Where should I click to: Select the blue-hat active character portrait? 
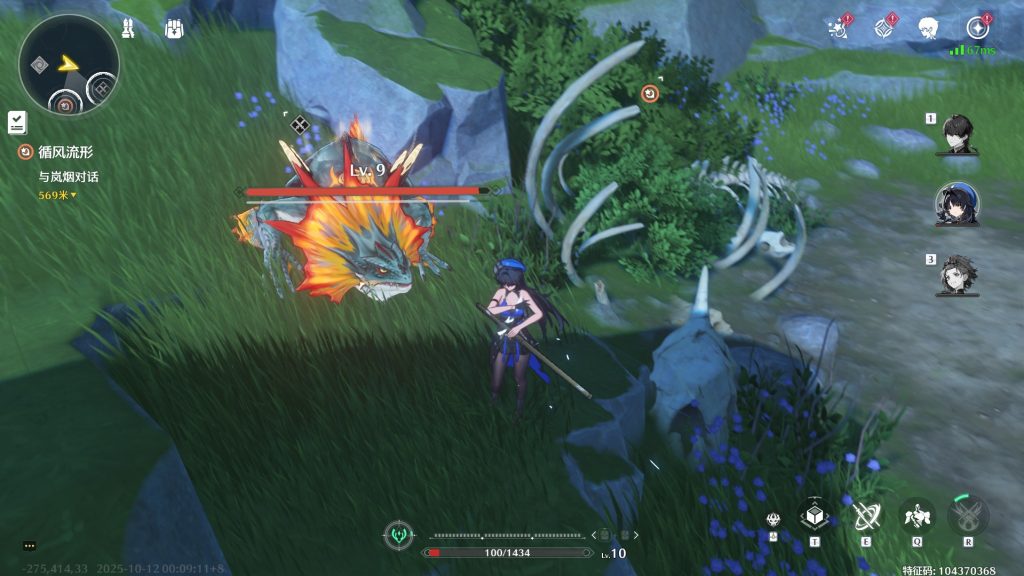click(x=957, y=204)
